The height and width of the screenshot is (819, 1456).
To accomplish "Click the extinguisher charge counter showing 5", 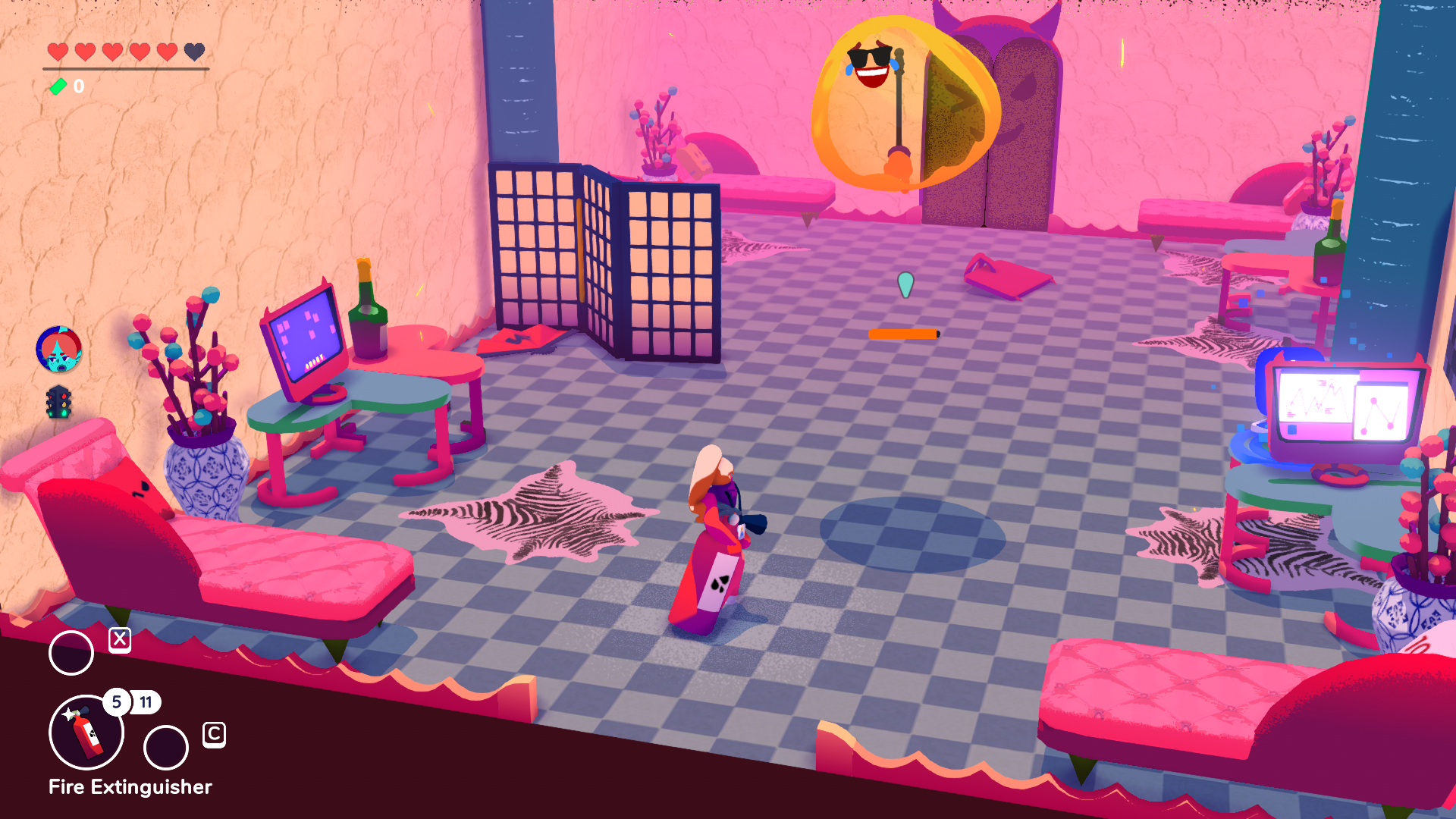I will click(x=117, y=703).
